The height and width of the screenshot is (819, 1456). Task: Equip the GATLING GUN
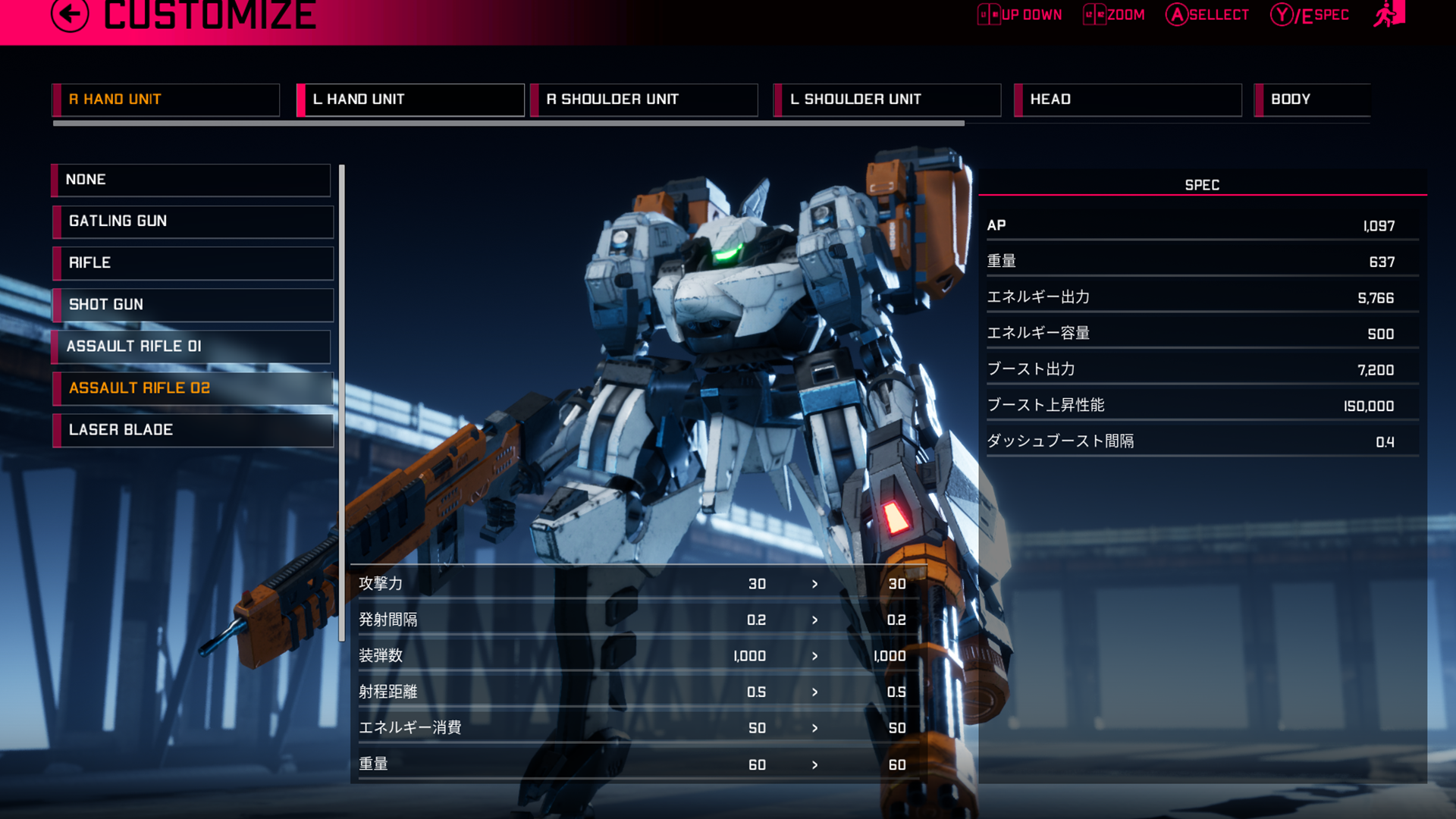(192, 221)
